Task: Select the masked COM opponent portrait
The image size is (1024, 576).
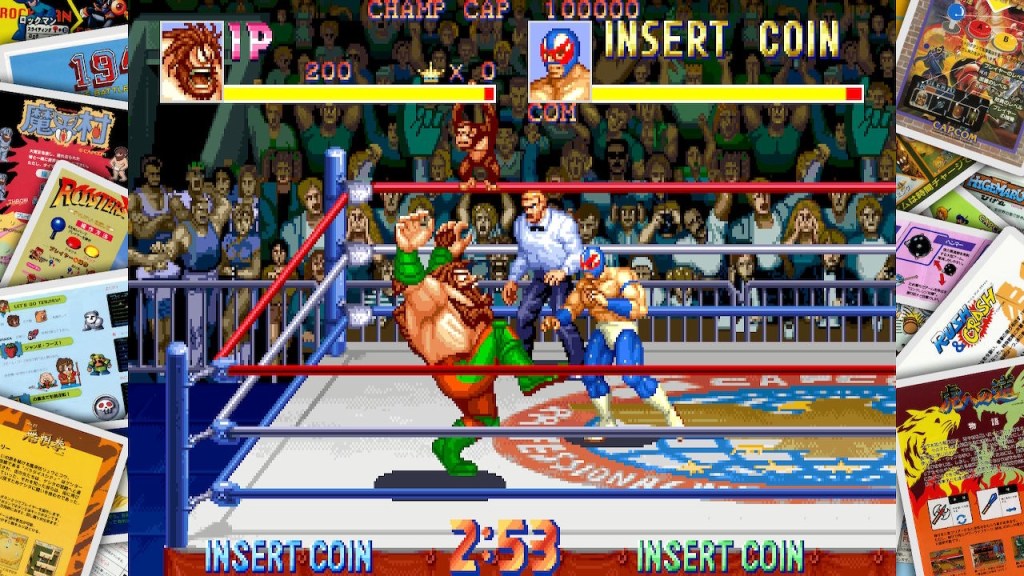Action: (x=559, y=62)
